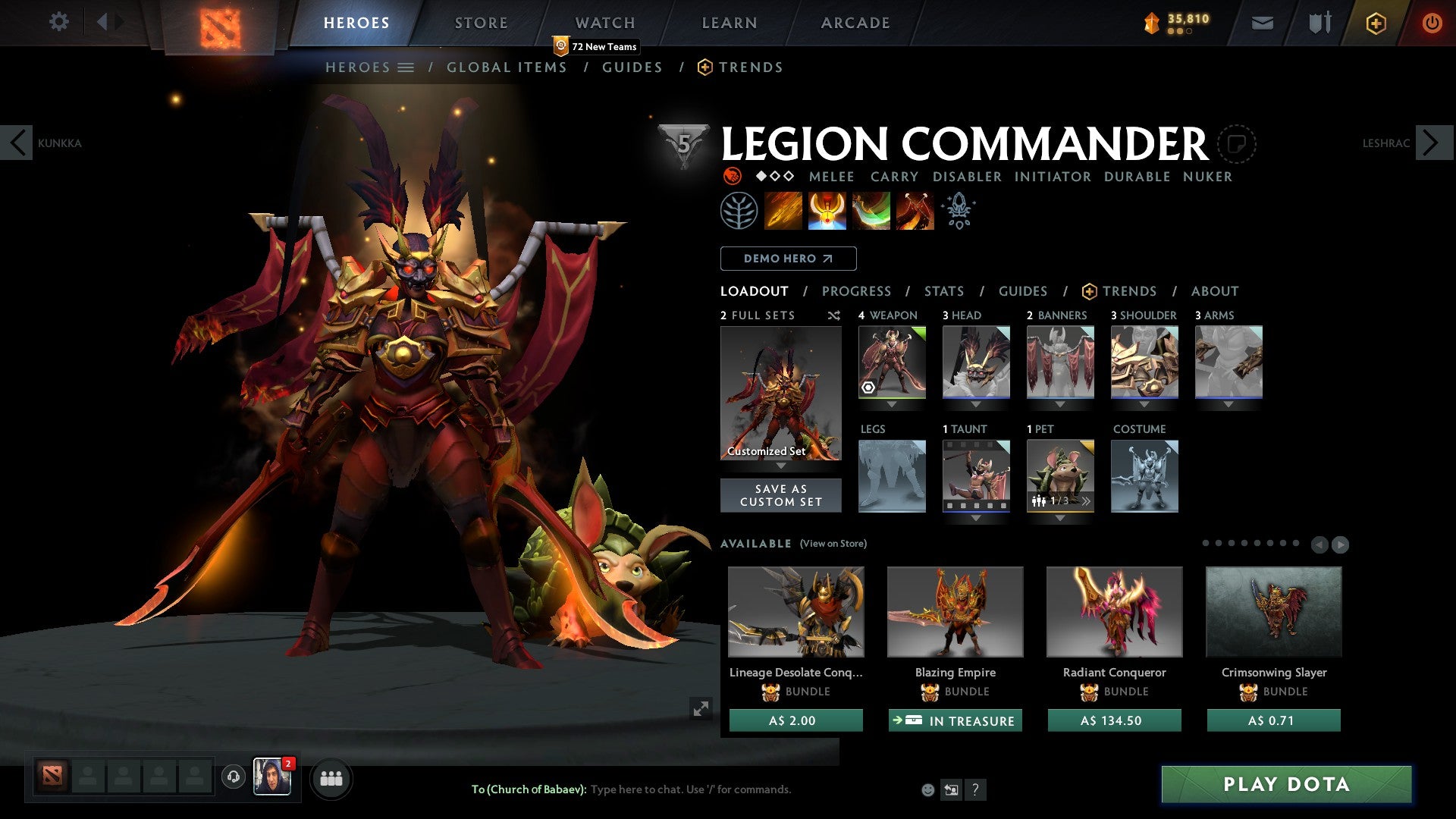Screen dimensions: 1456x819
Task: Switch to the ARCADE menu item
Action: point(855,22)
